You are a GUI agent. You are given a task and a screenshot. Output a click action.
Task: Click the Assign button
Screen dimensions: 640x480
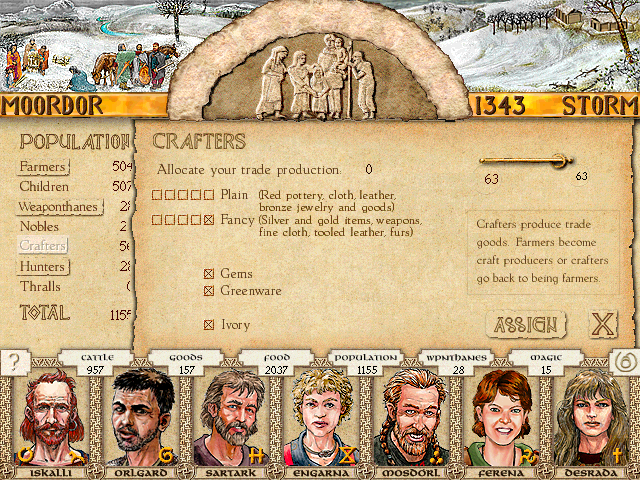[526, 325]
